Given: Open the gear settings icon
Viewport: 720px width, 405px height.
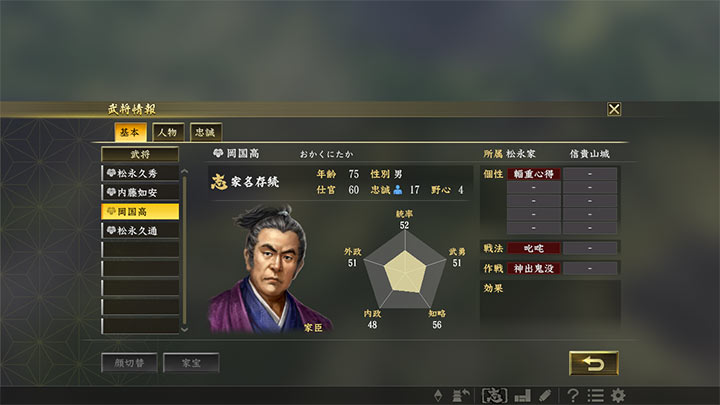Looking at the screenshot, I should pos(618,395).
